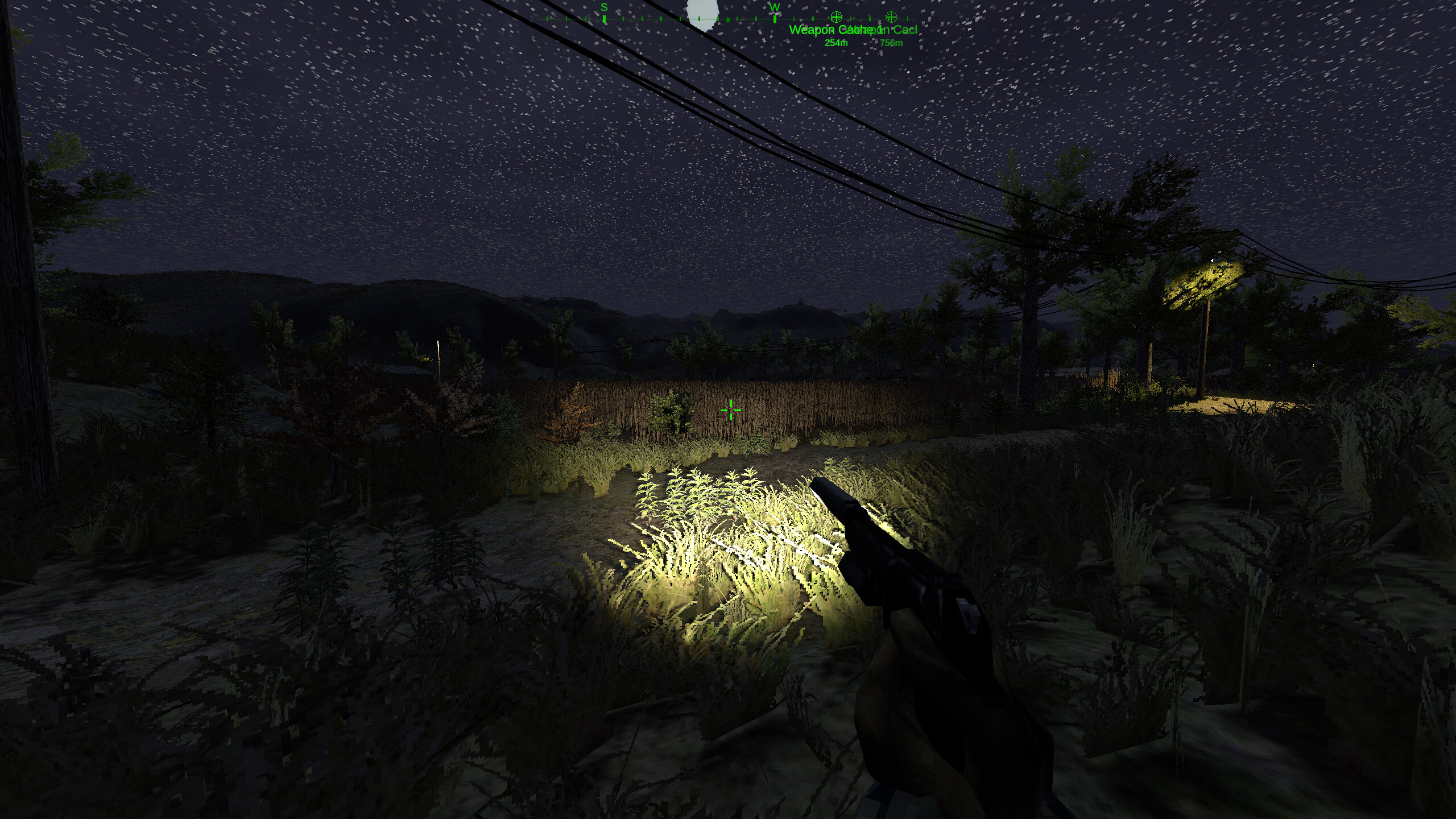Click the player direction arrow on the compass

click(x=727, y=19)
